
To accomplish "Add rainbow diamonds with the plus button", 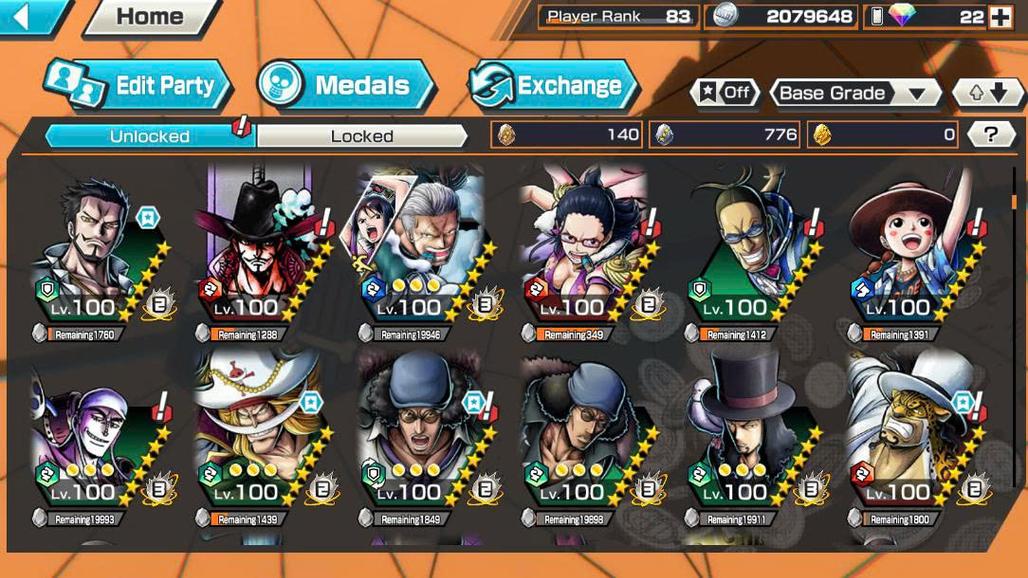I will pyautogui.click(x=1000, y=17).
